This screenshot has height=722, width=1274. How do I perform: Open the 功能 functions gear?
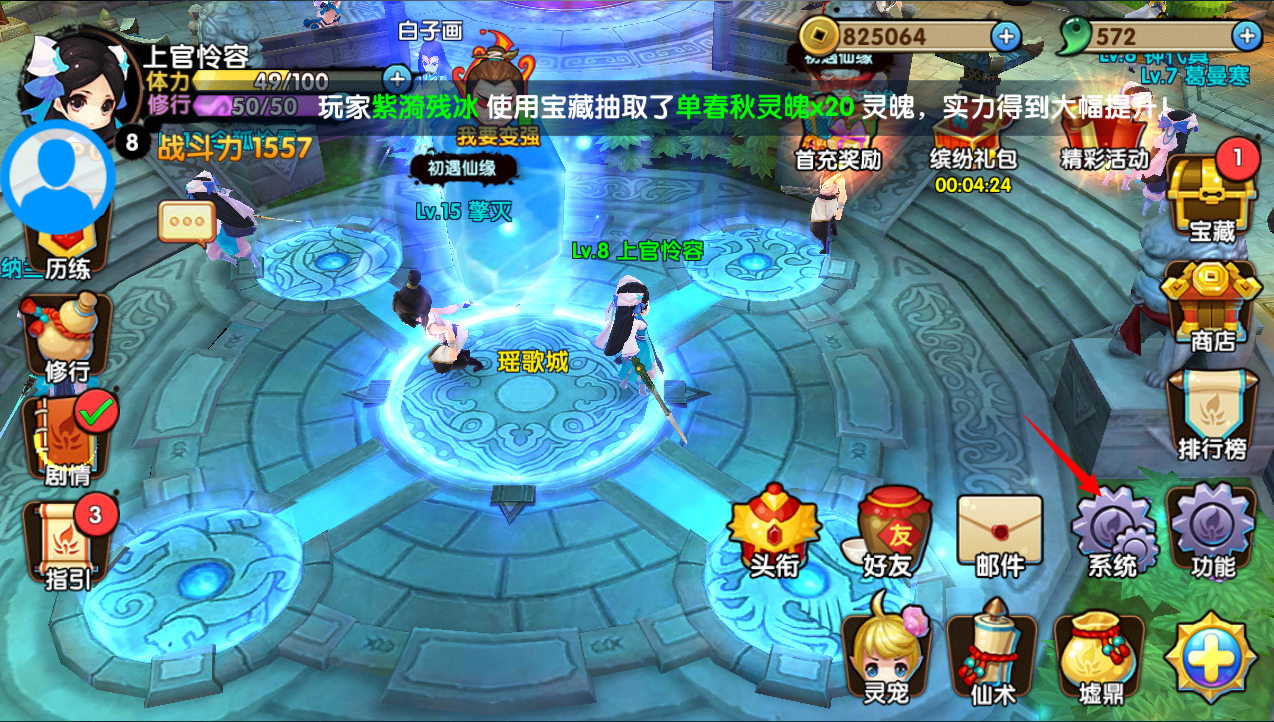click(1212, 533)
